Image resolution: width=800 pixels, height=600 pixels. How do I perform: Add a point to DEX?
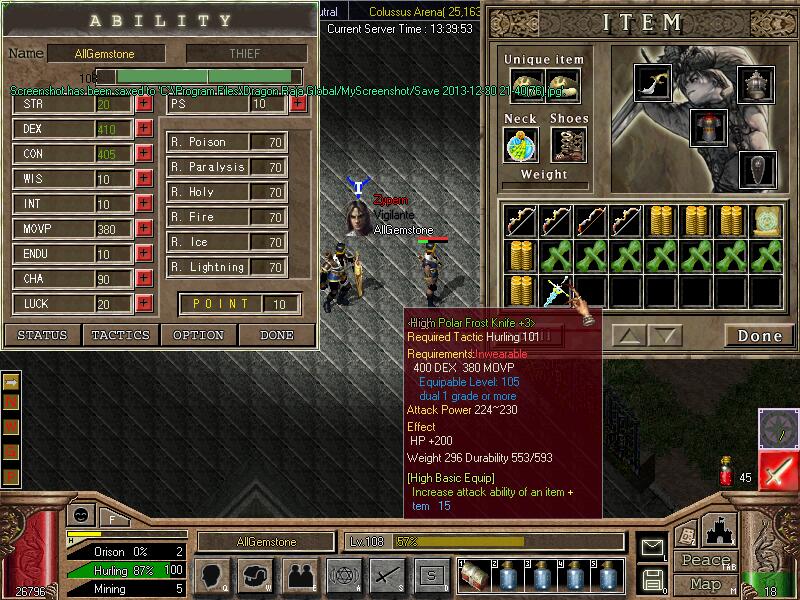point(144,129)
